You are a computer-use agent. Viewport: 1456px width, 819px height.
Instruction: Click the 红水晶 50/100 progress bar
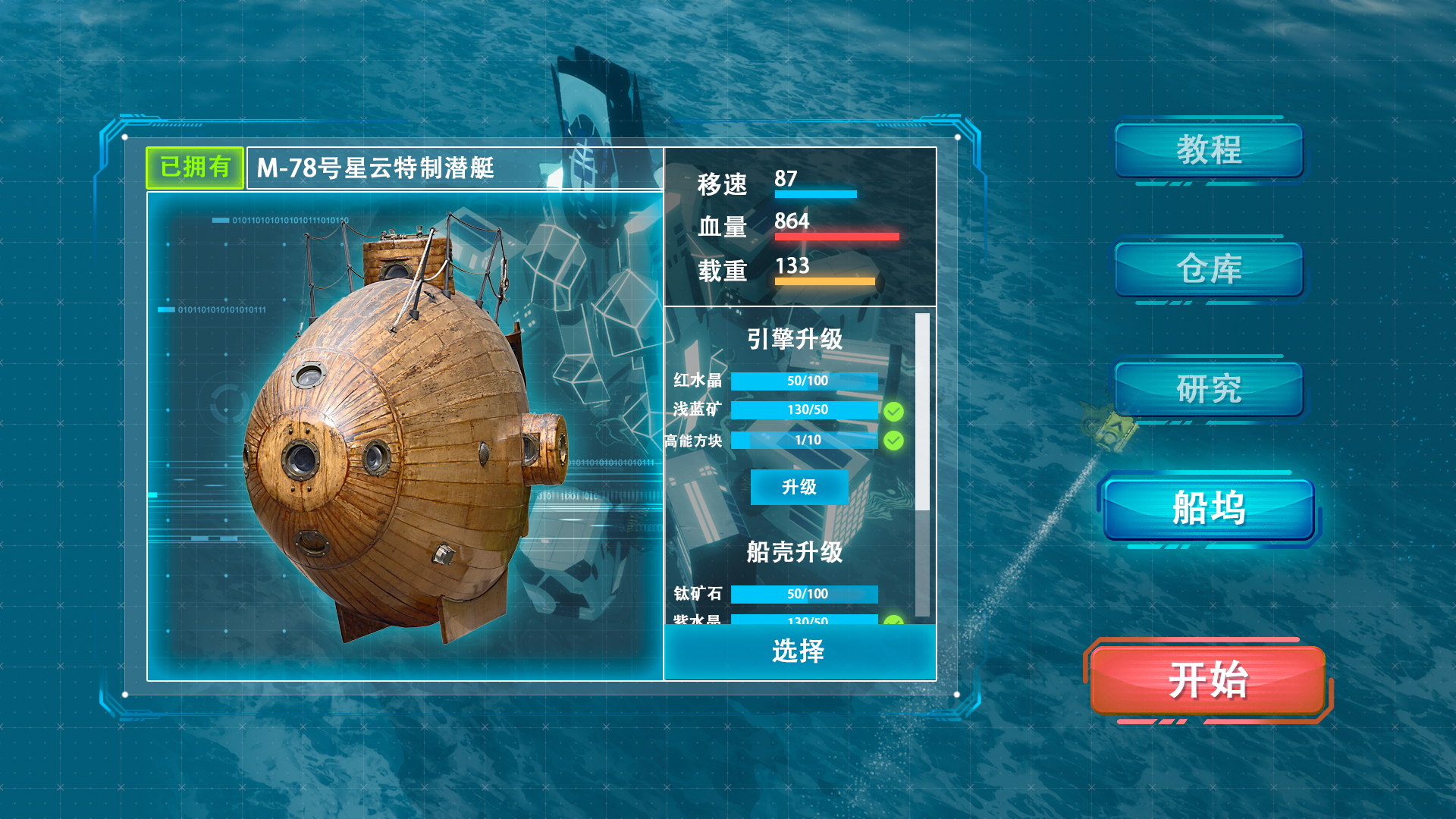(x=804, y=381)
